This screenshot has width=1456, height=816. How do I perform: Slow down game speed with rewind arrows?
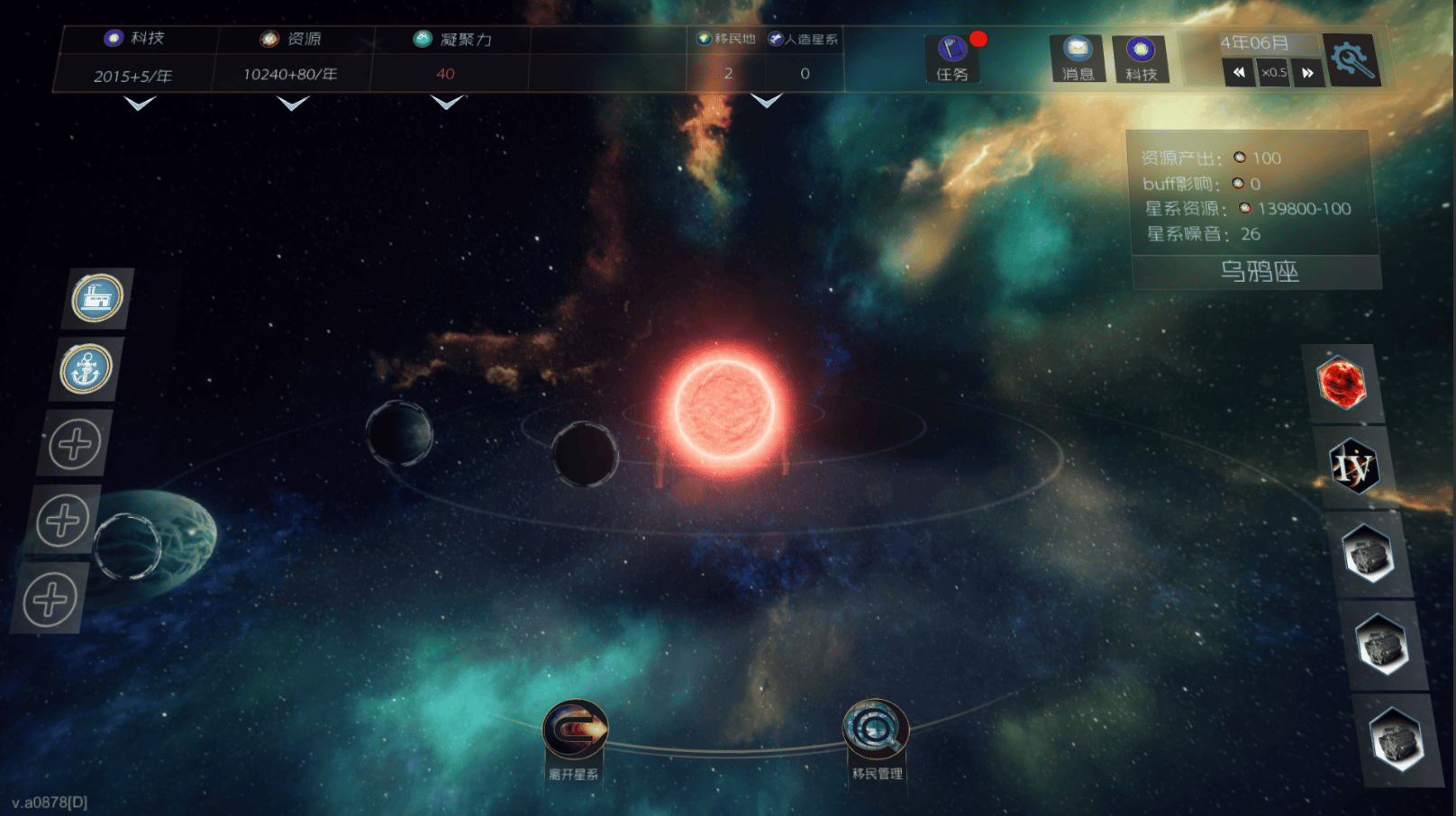[1239, 73]
